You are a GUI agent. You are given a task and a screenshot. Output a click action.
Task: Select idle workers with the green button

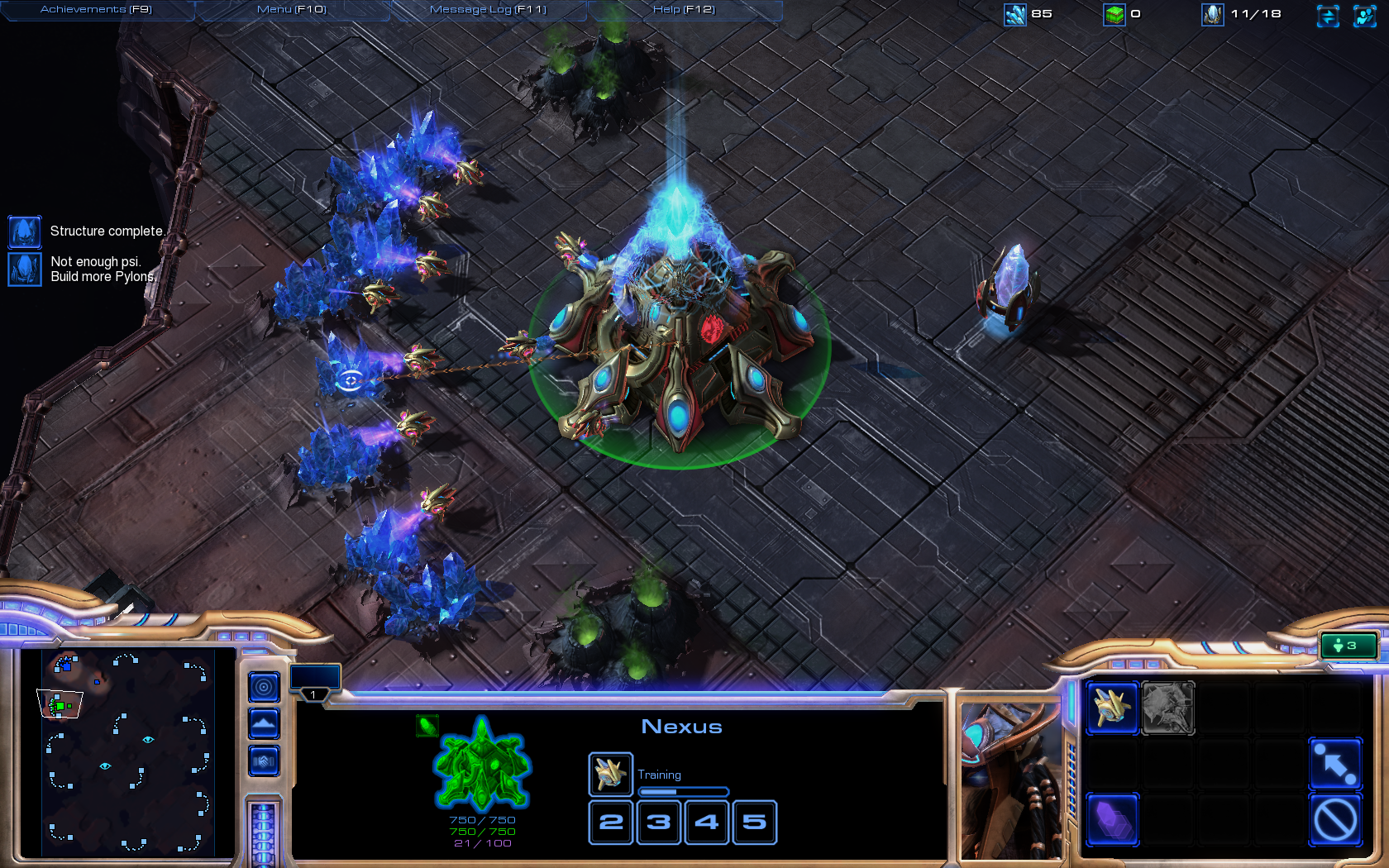point(1348,646)
